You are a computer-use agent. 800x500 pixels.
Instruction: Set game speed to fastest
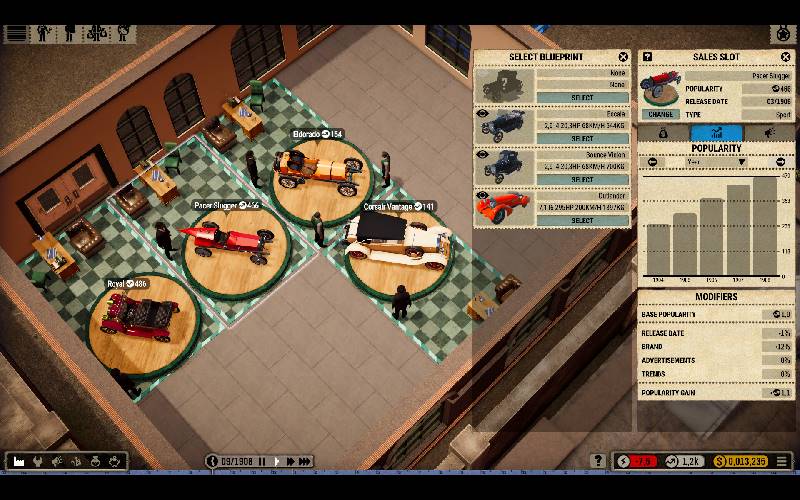[304, 461]
